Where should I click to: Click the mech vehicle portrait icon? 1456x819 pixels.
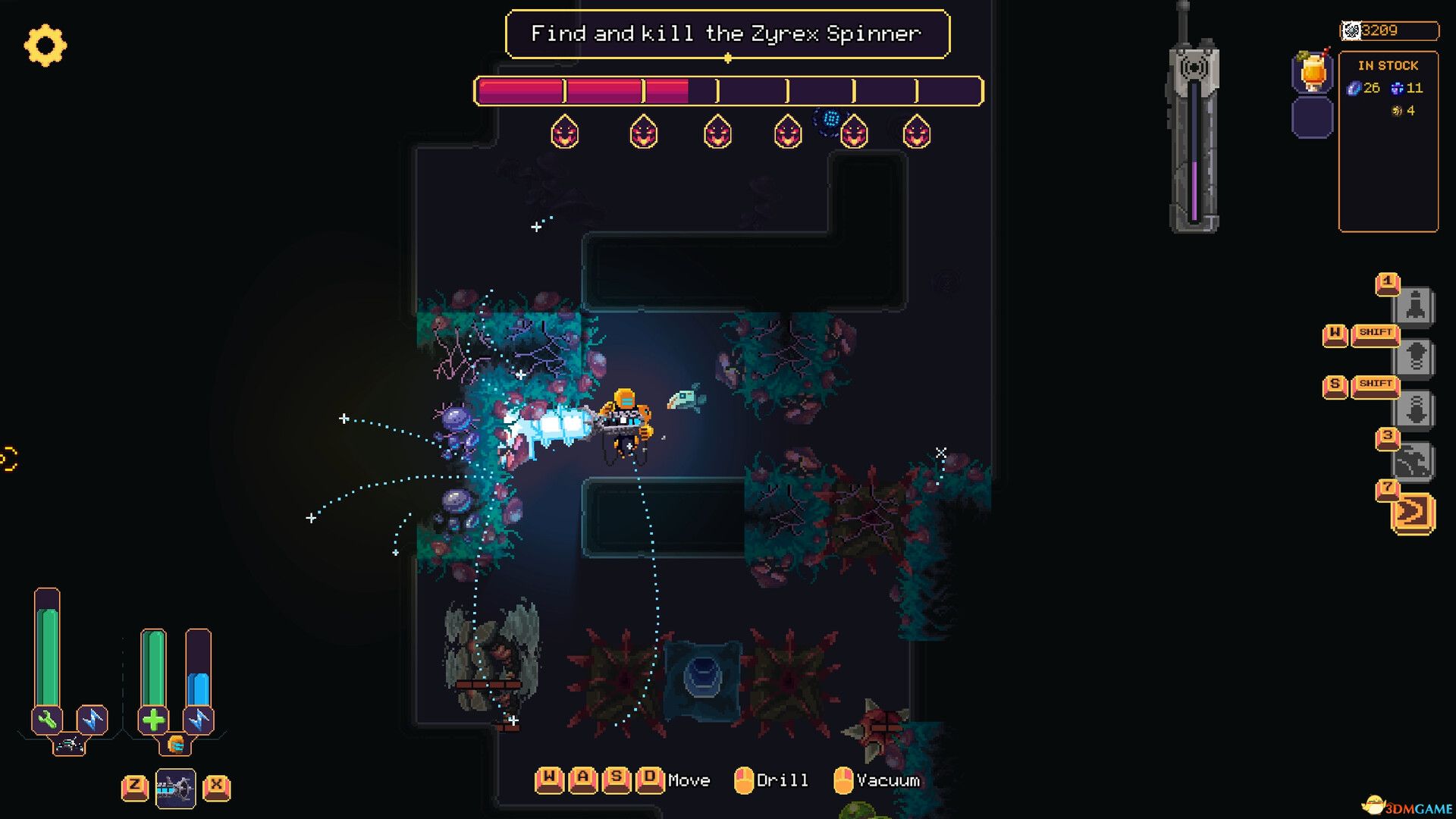[69, 745]
